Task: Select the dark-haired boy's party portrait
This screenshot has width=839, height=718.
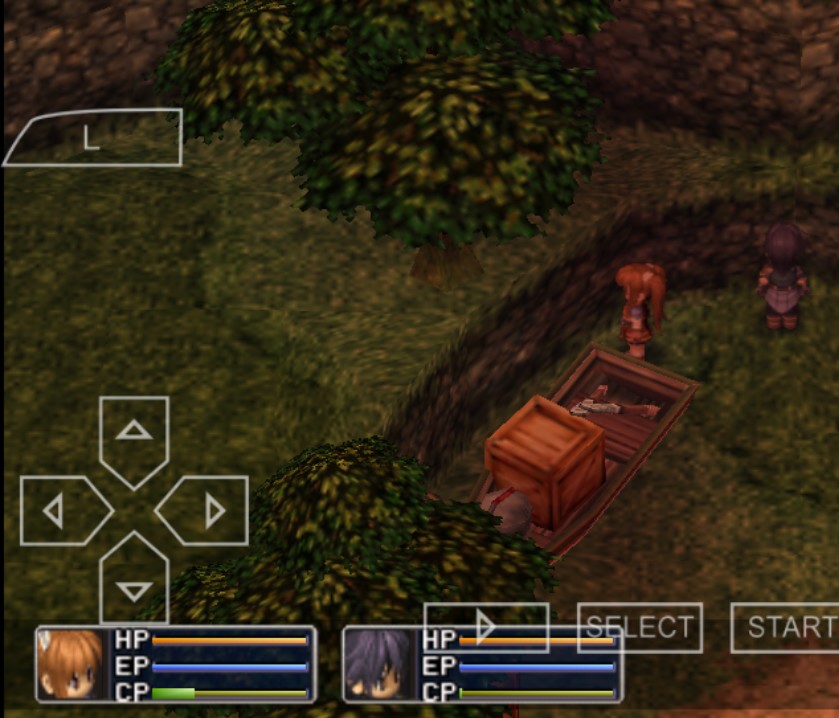Action: (x=380, y=664)
